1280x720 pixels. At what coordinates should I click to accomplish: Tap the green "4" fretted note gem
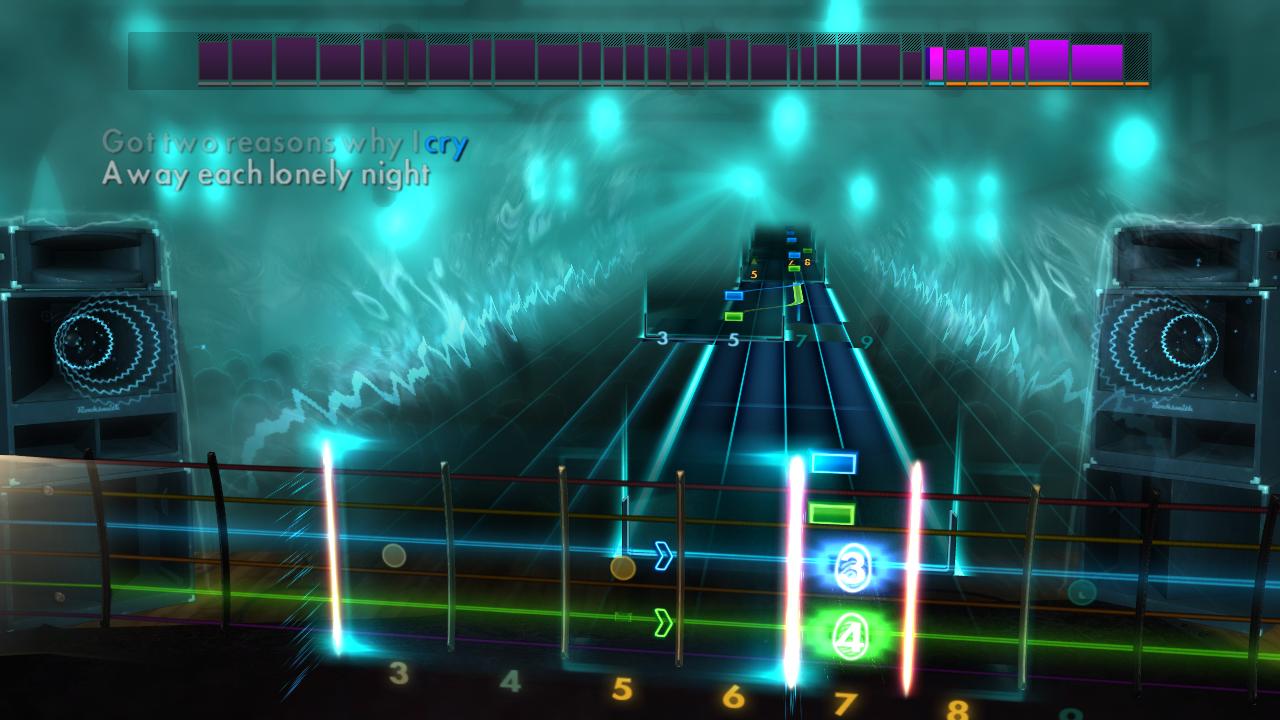pos(850,635)
